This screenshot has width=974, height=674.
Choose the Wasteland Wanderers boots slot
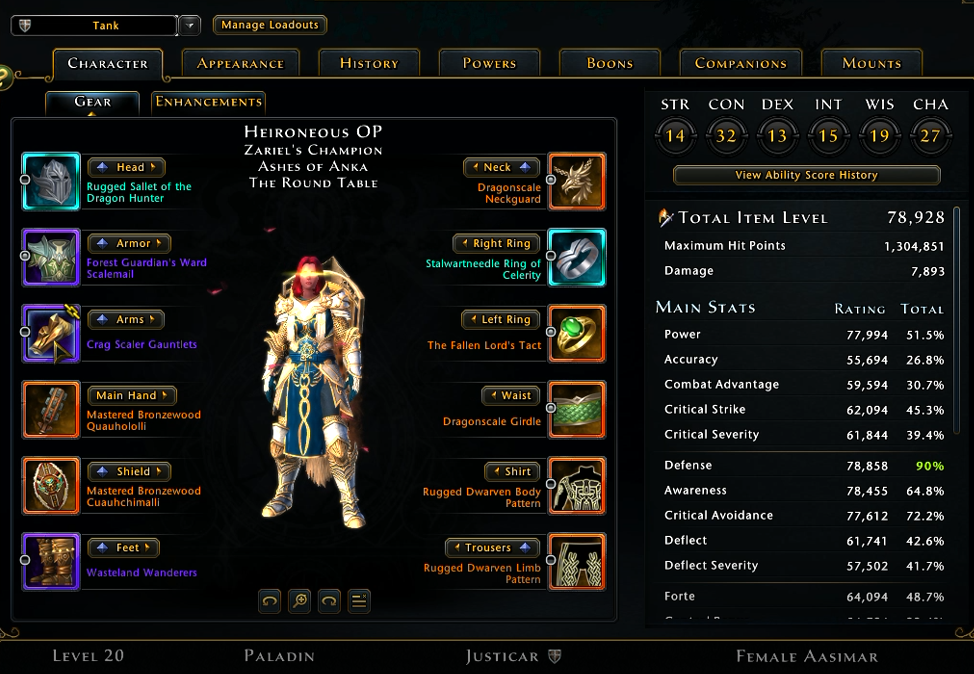[51, 561]
